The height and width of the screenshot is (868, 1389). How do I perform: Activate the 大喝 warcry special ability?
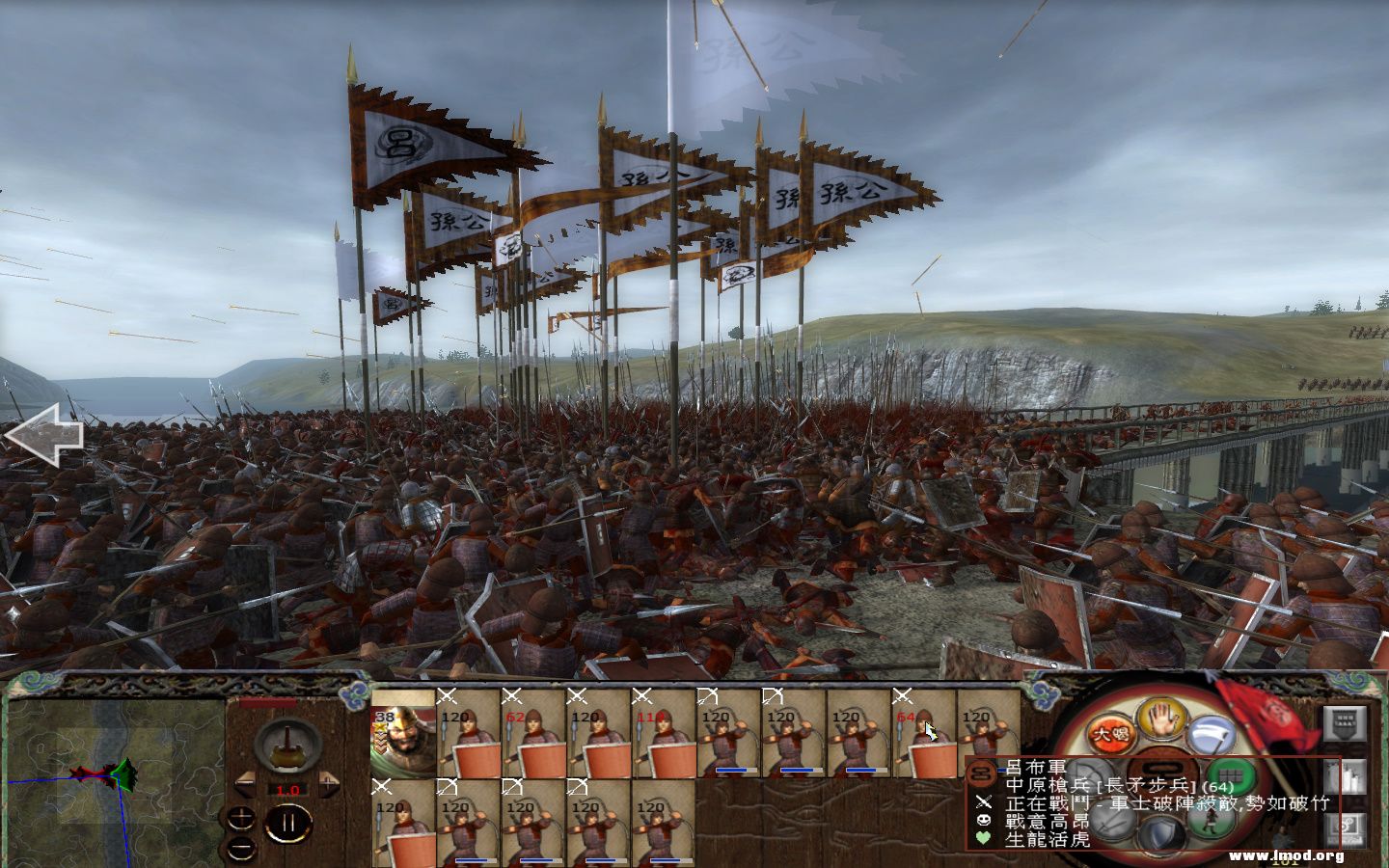tap(1110, 731)
